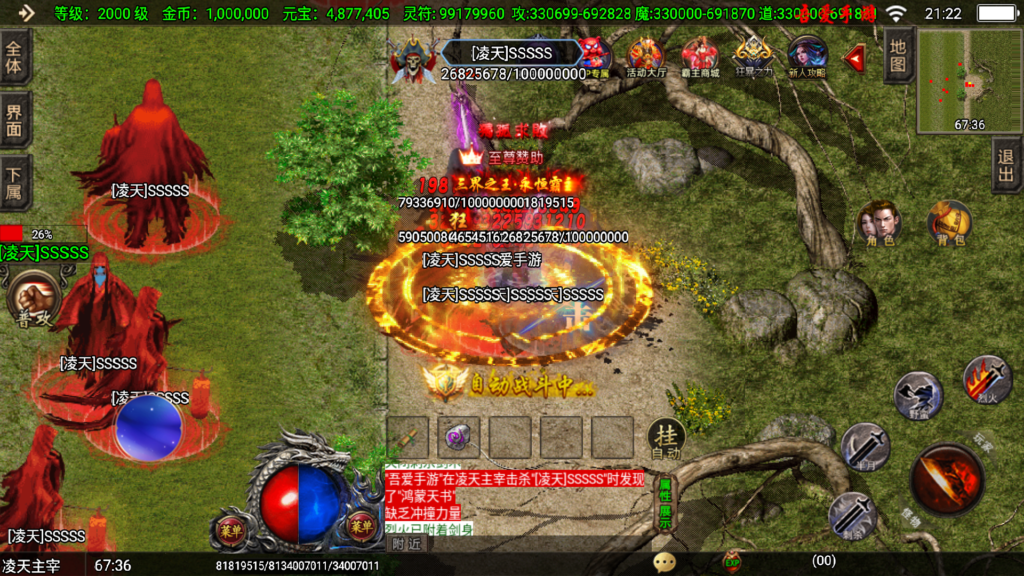Open the 狂暴之力 menu icon

(753, 57)
